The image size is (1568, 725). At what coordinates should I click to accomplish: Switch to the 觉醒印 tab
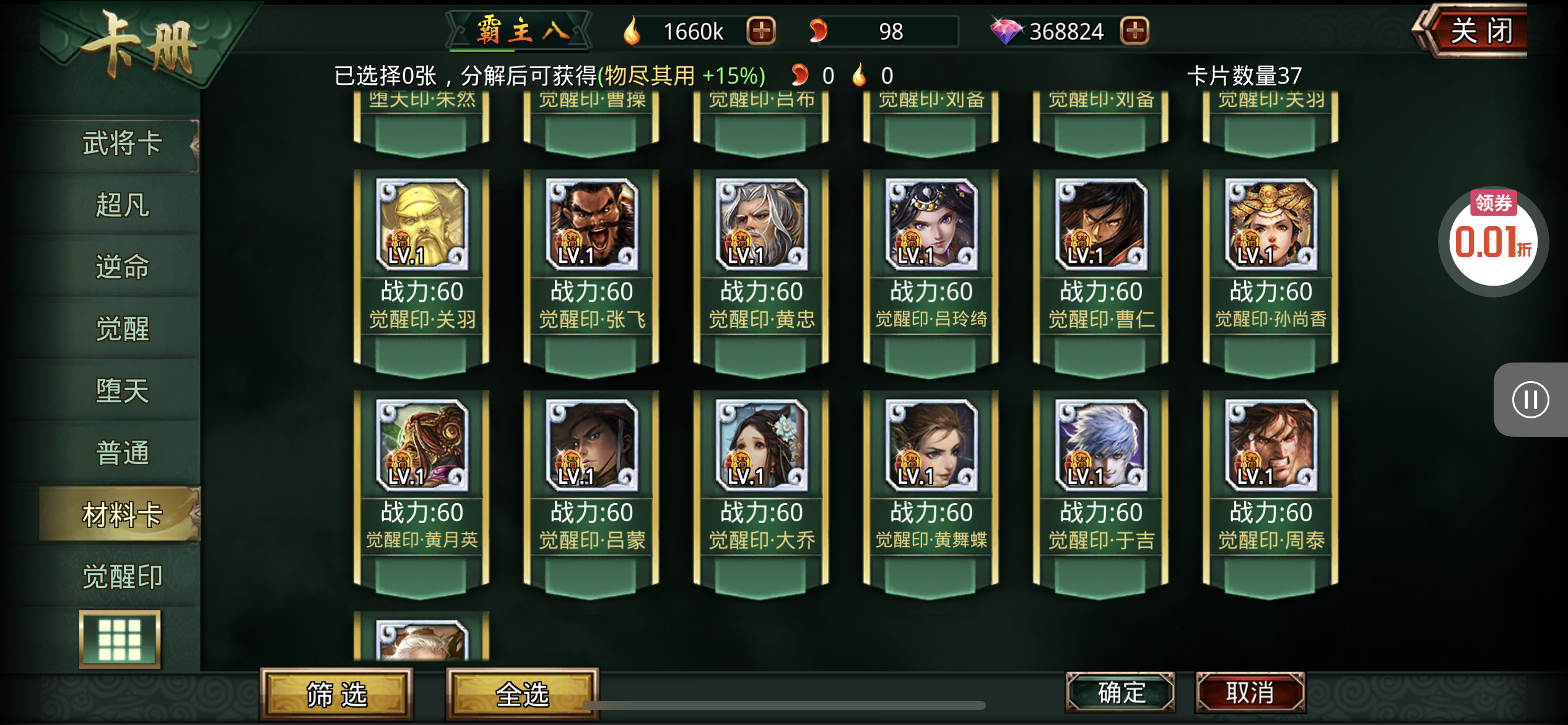pyautogui.click(x=122, y=576)
